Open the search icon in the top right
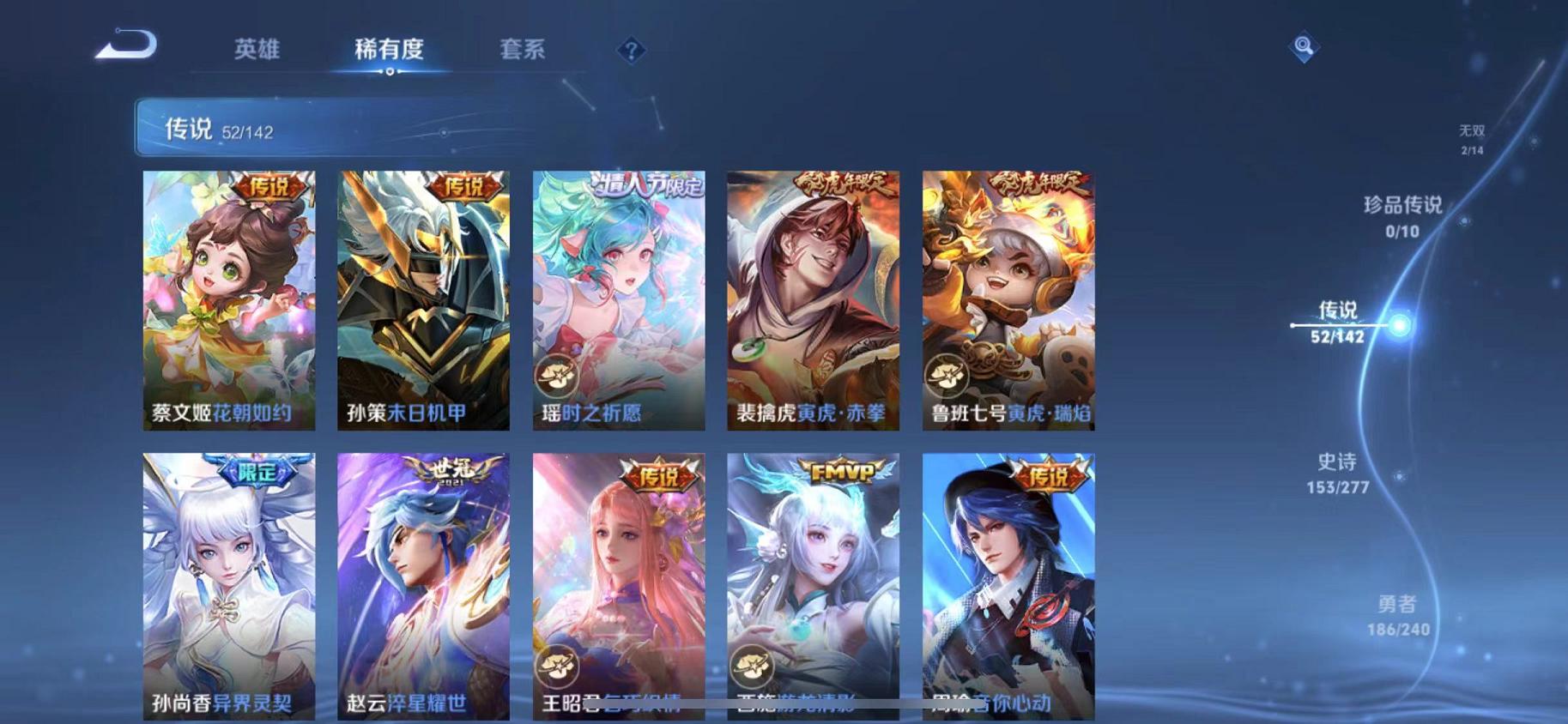The image size is (1568, 724). pyautogui.click(x=1304, y=47)
